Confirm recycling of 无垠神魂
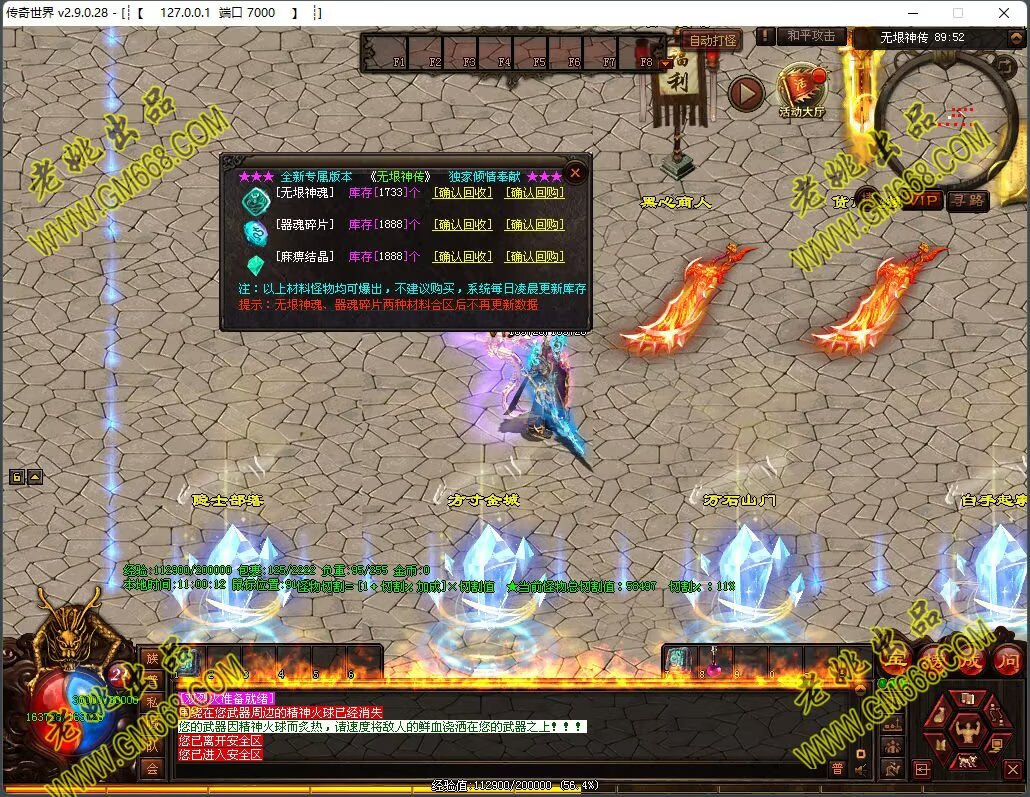This screenshot has width=1030, height=797. point(462,193)
